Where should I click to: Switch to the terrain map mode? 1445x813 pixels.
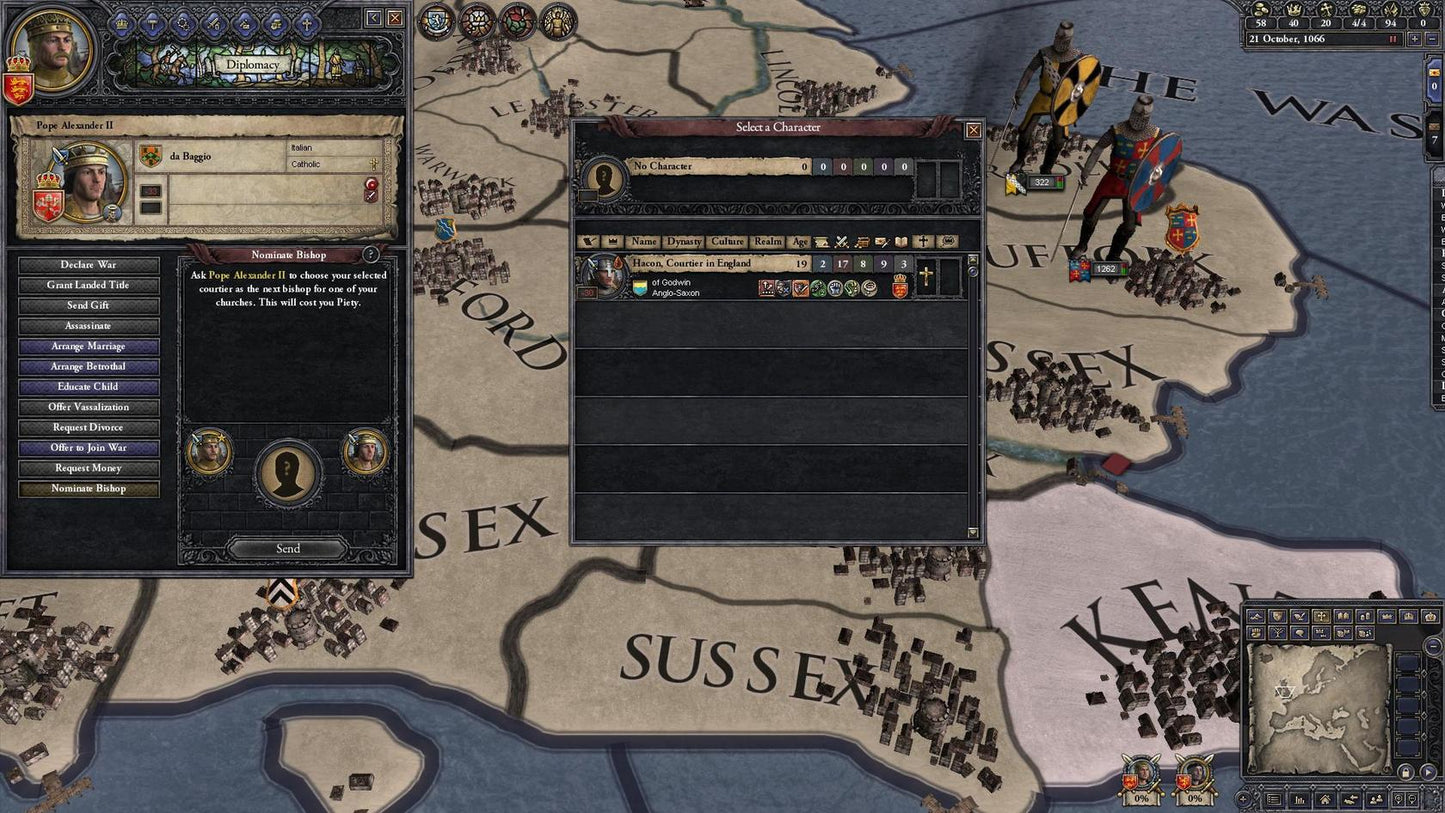[x=1256, y=615]
